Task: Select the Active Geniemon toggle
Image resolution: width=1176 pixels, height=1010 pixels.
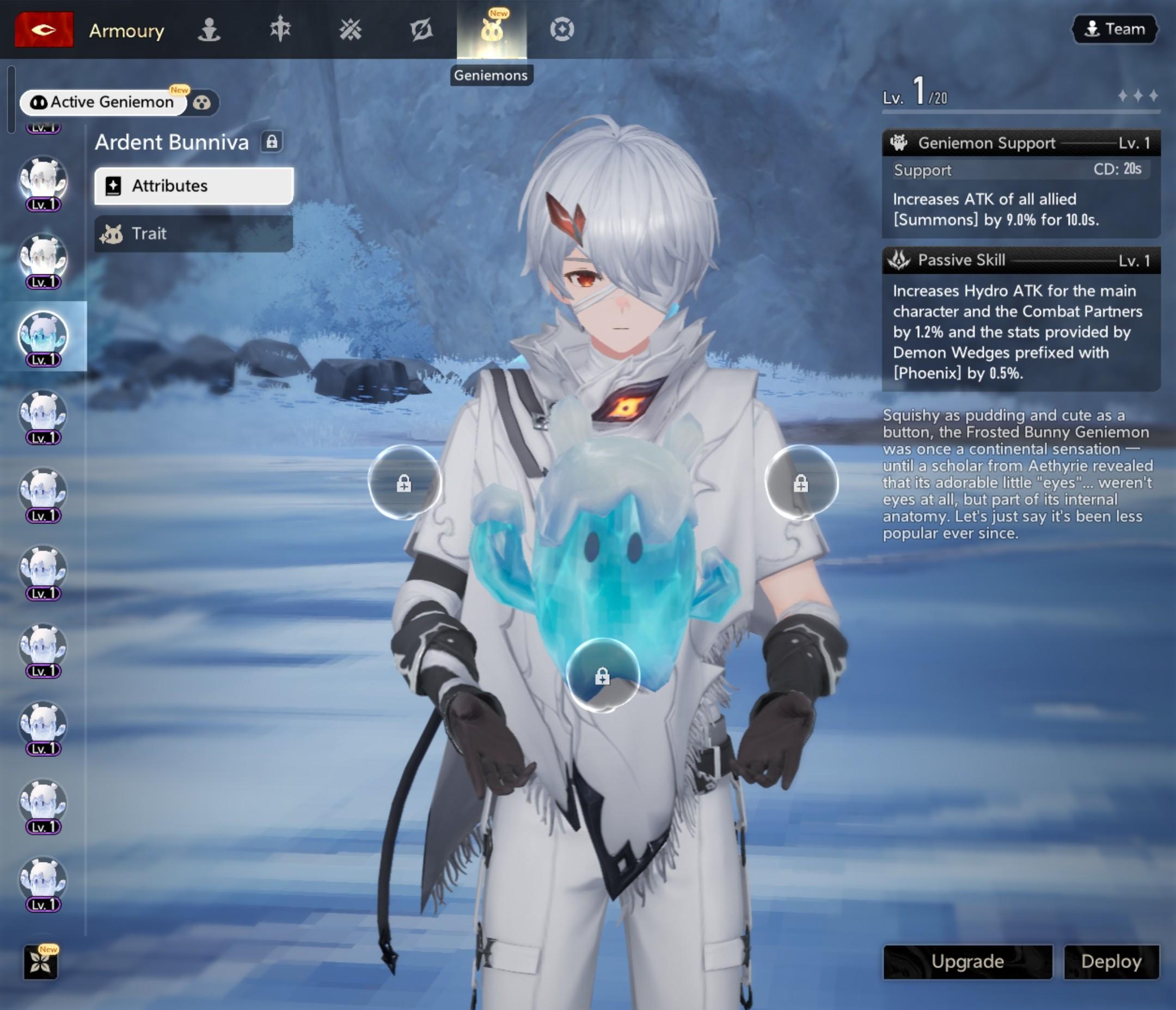Action: pos(103,102)
